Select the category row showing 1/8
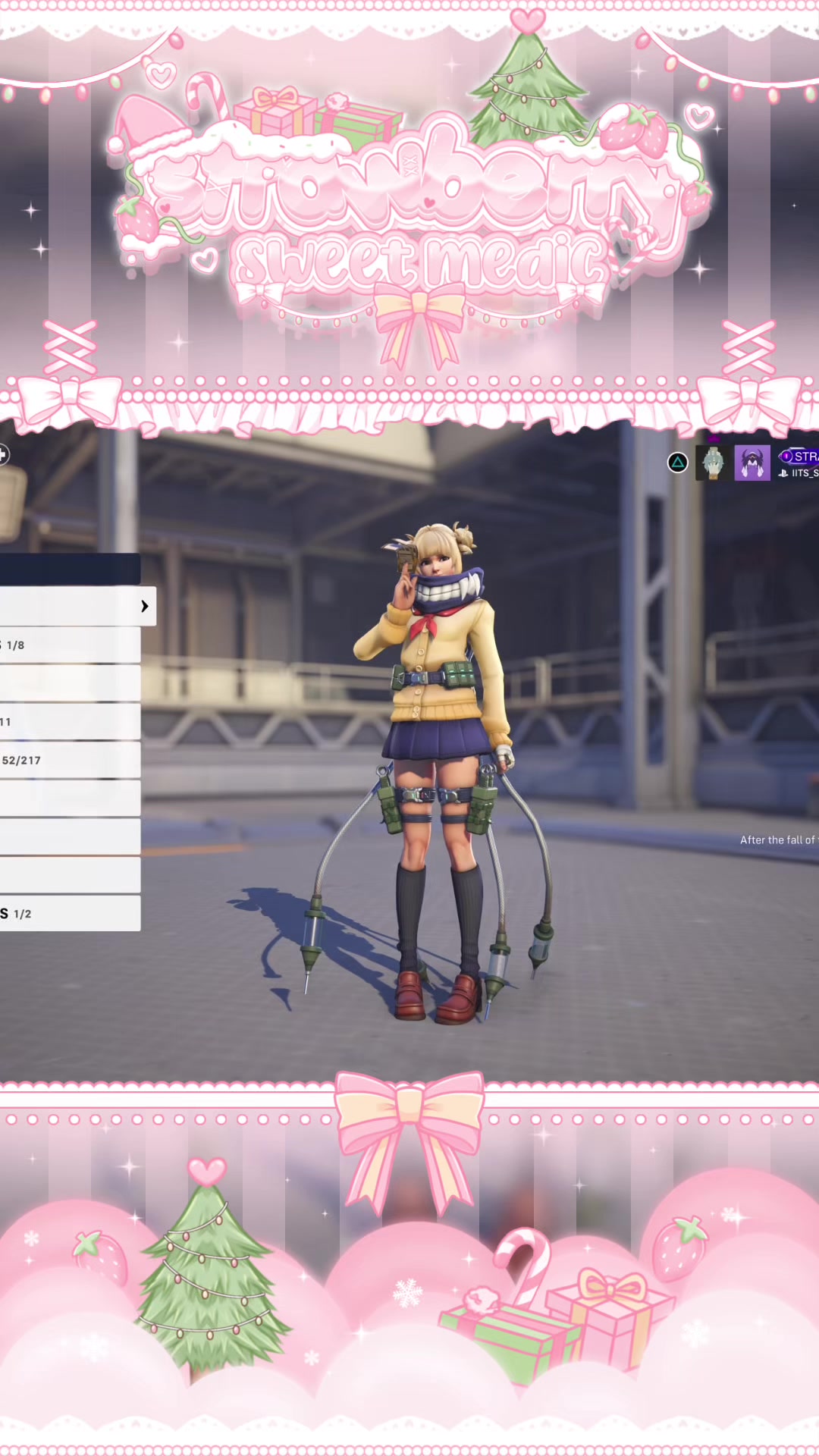 (x=68, y=645)
